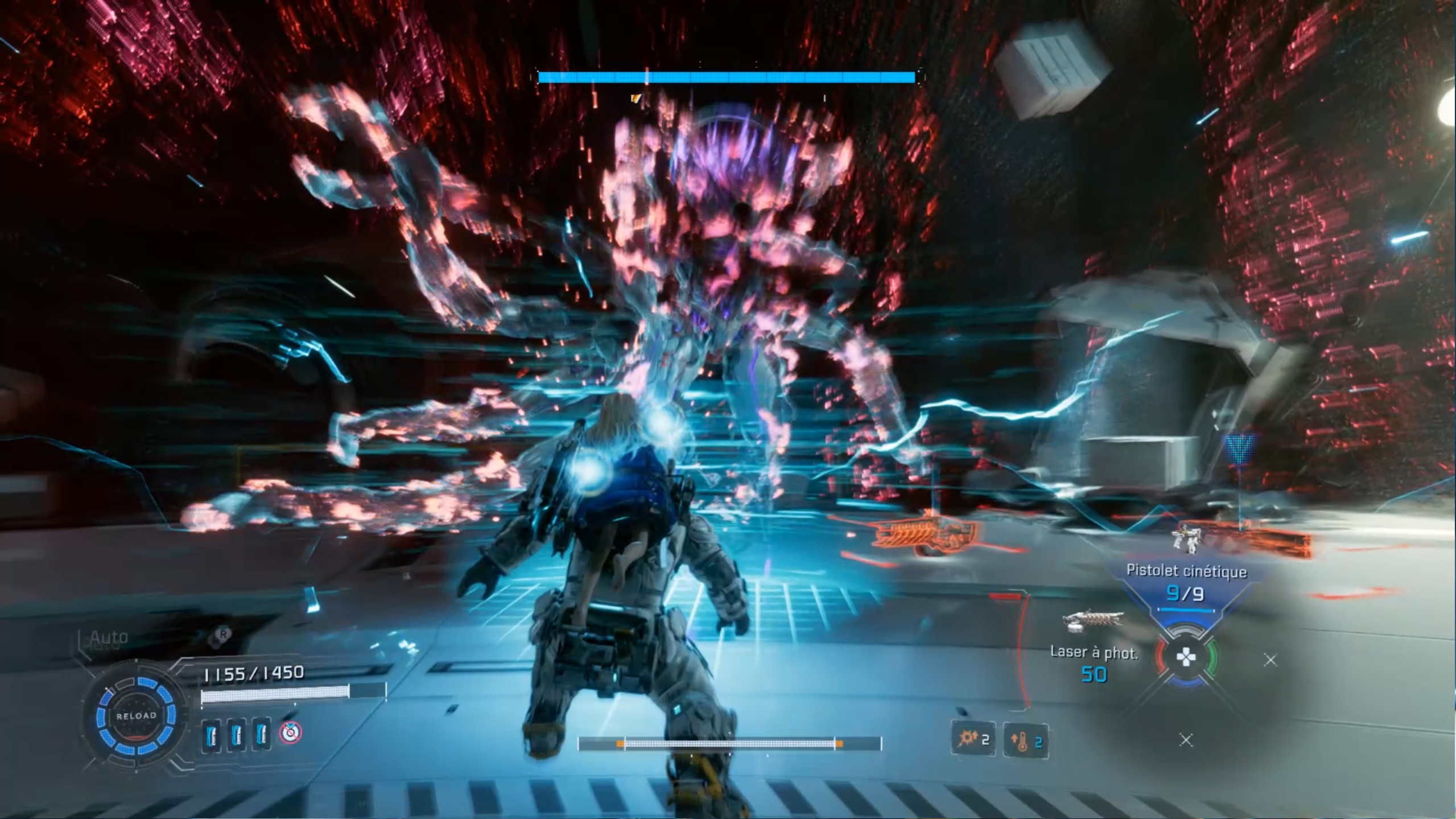Select the Pistolet cinétique weapon slot
The image size is (1456, 819).
tap(1186, 582)
